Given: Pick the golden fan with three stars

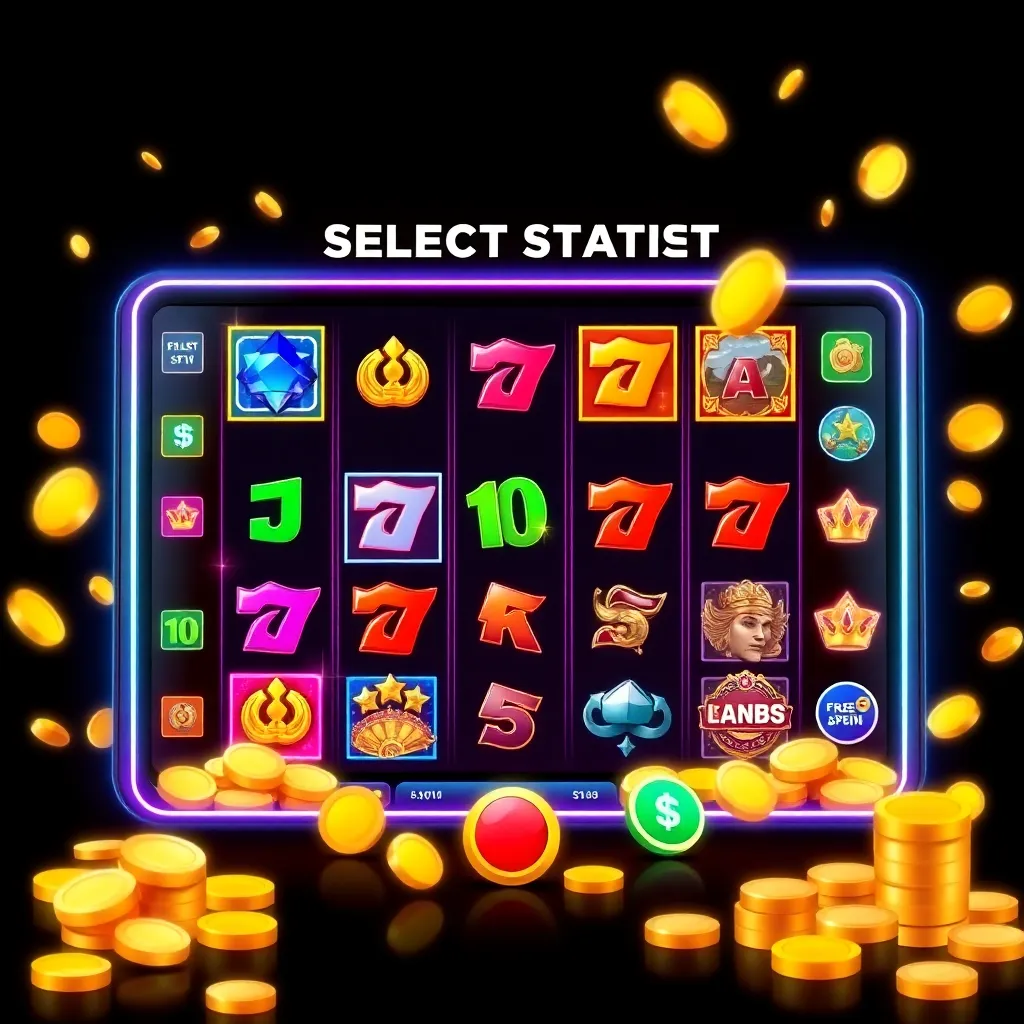Looking at the screenshot, I should tap(391, 717).
